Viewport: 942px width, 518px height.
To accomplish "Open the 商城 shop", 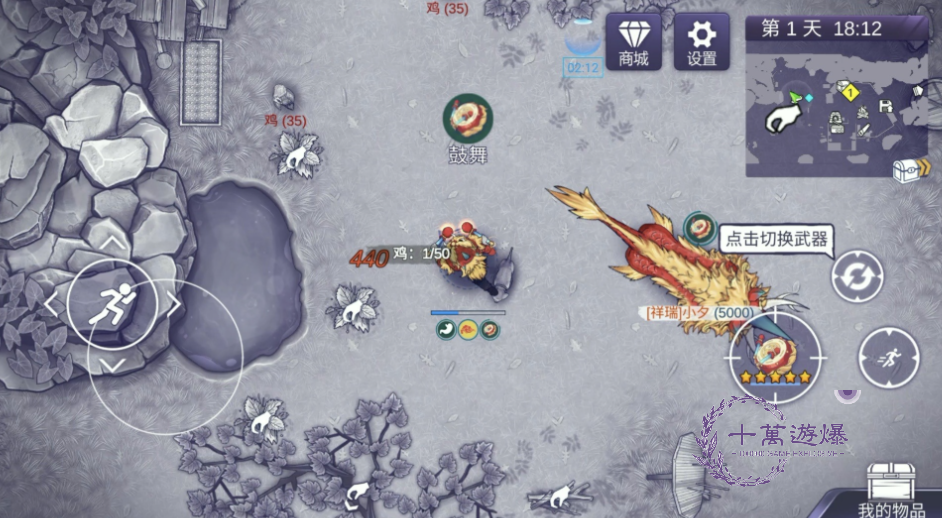I will click(x=633, y=41).
